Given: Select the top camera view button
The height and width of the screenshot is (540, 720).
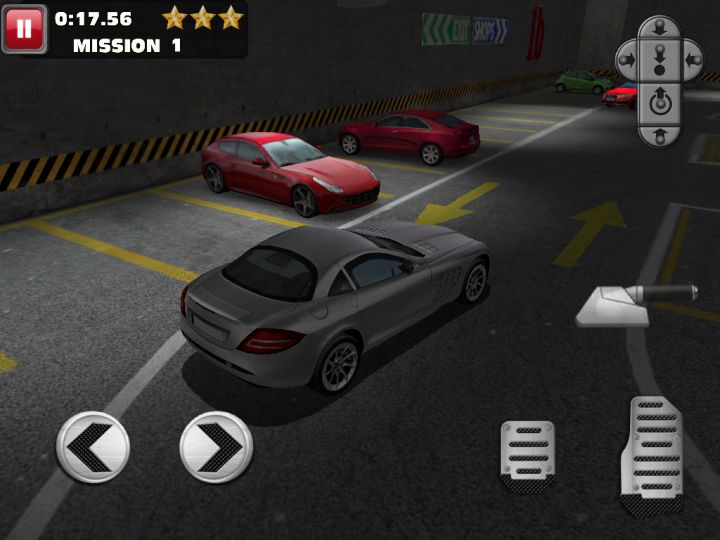Looking at the screenshot, I should (659, 29).
